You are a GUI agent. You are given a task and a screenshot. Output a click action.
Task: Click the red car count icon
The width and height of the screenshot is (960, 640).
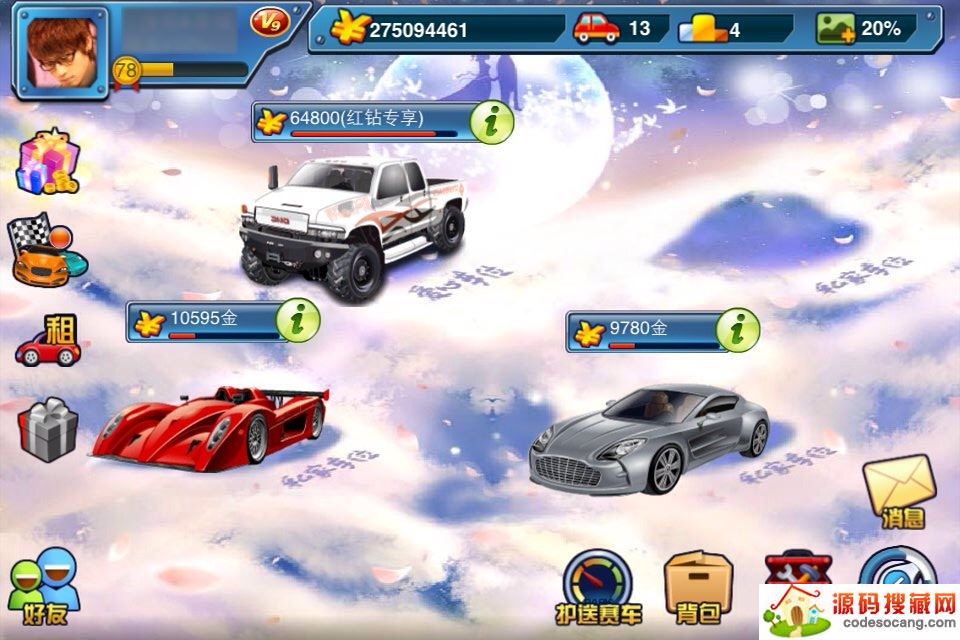(x=596, y=28)
